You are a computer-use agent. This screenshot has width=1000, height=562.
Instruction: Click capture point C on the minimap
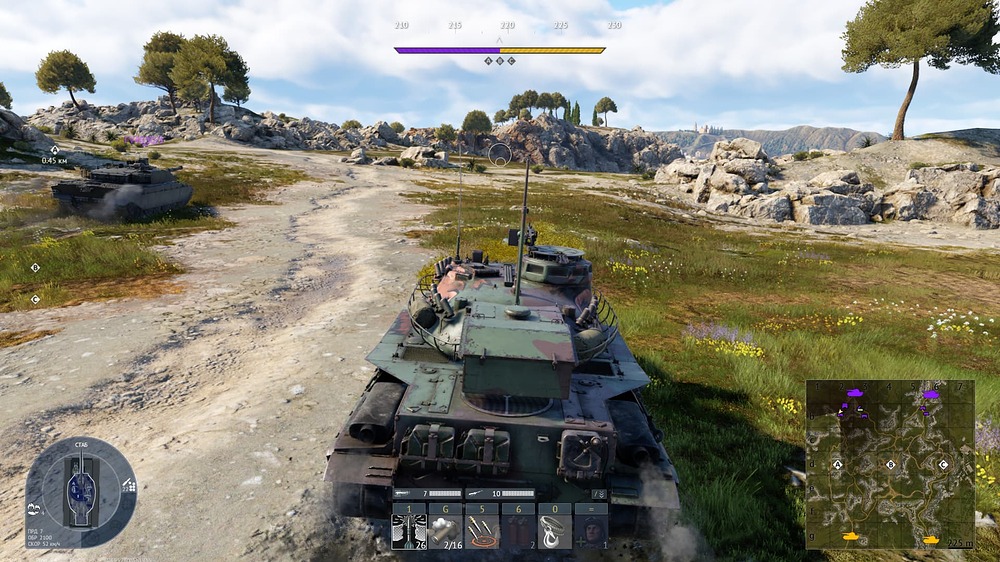pos(943,465)
